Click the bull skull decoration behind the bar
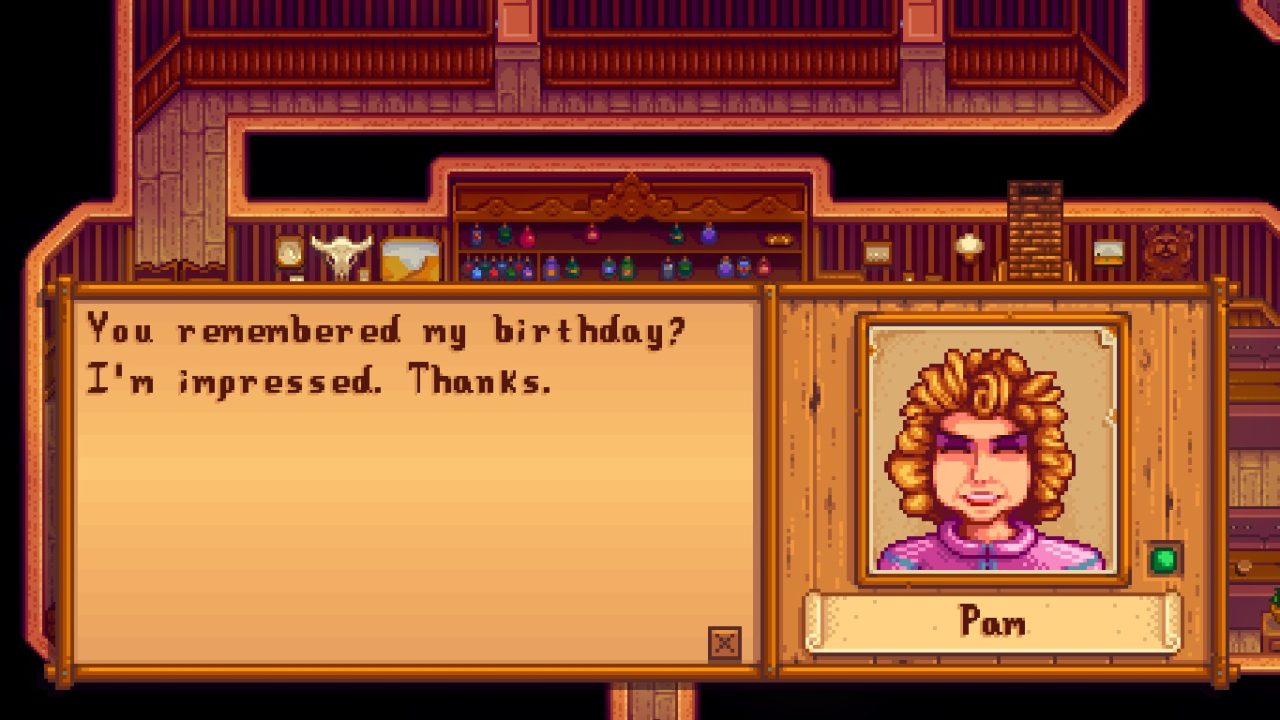The width and height of the screenshot is (1280, 720). pyautogui.click(x=343, y=254)
